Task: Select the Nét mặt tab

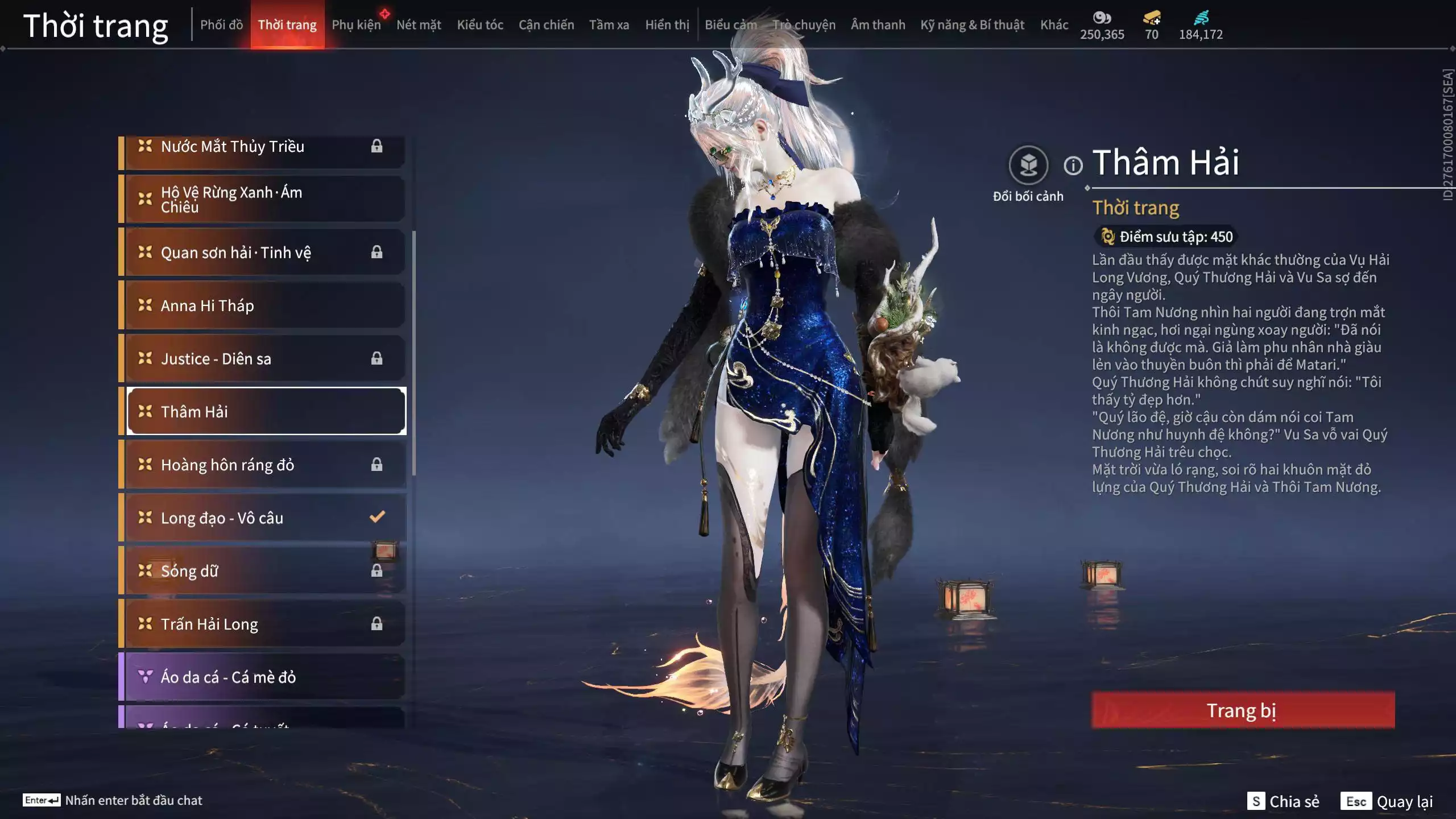Action: [419, 25]
